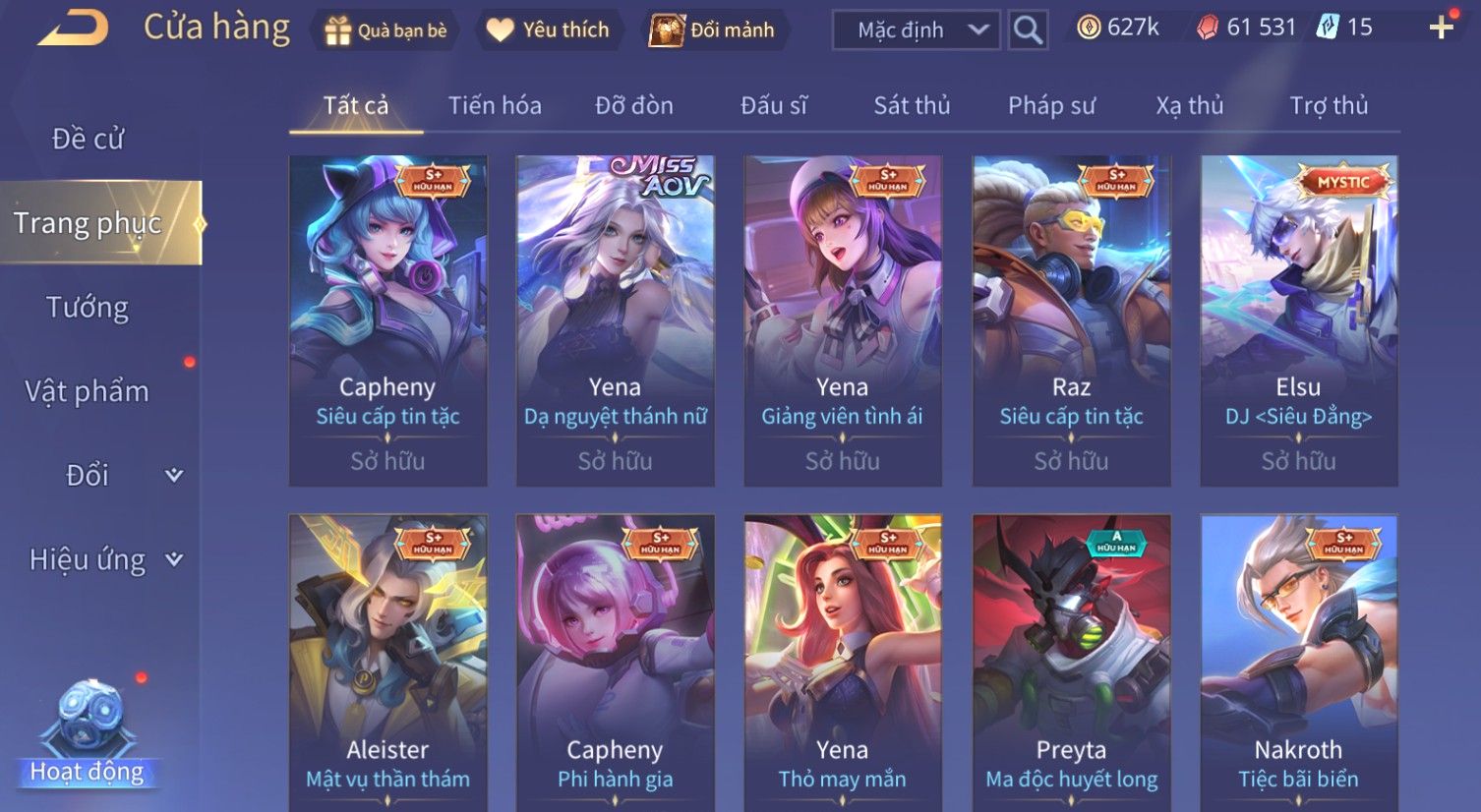Expand the Mặc định sort dropdown
This screenshot has width=1481, height=812.
click(916, 30)
